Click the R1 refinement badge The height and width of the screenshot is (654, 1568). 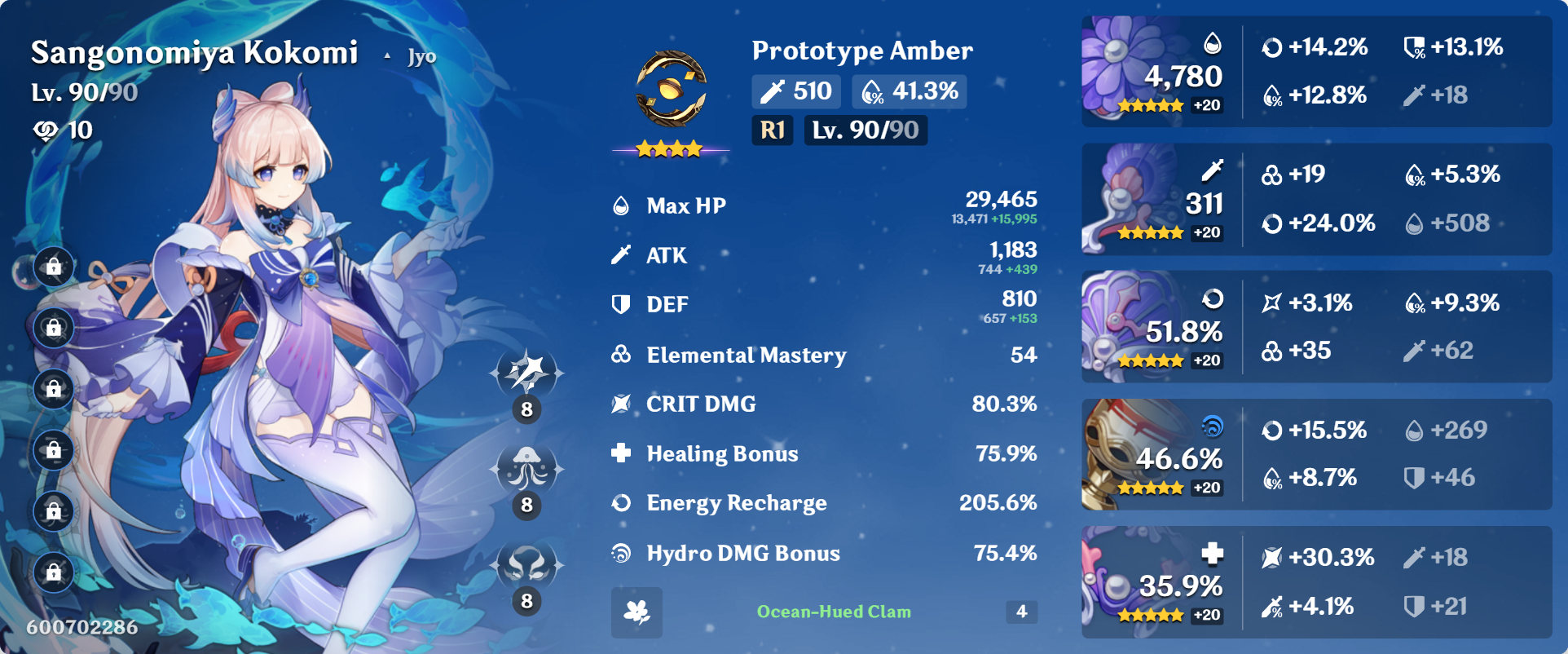(x=771, y=129)
